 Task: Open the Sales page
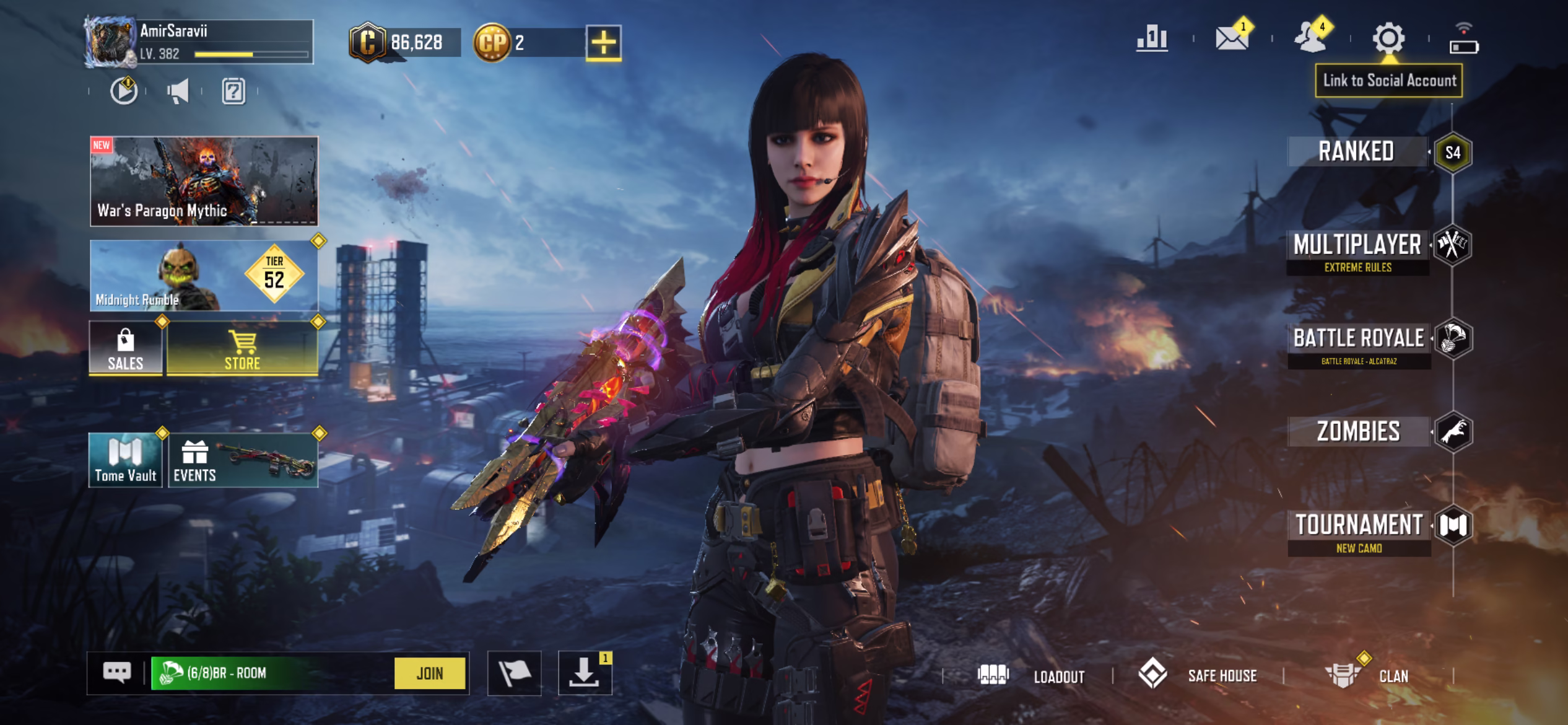pos(126,348)
